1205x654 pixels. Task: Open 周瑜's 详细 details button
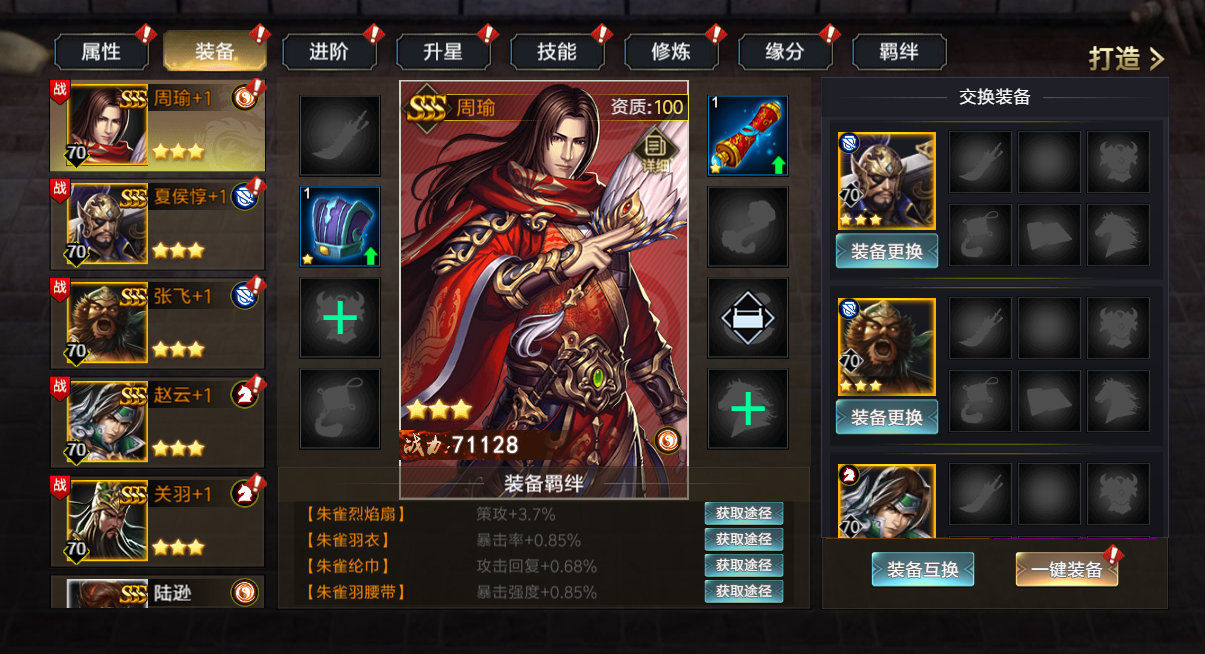(x=656, y=147)
